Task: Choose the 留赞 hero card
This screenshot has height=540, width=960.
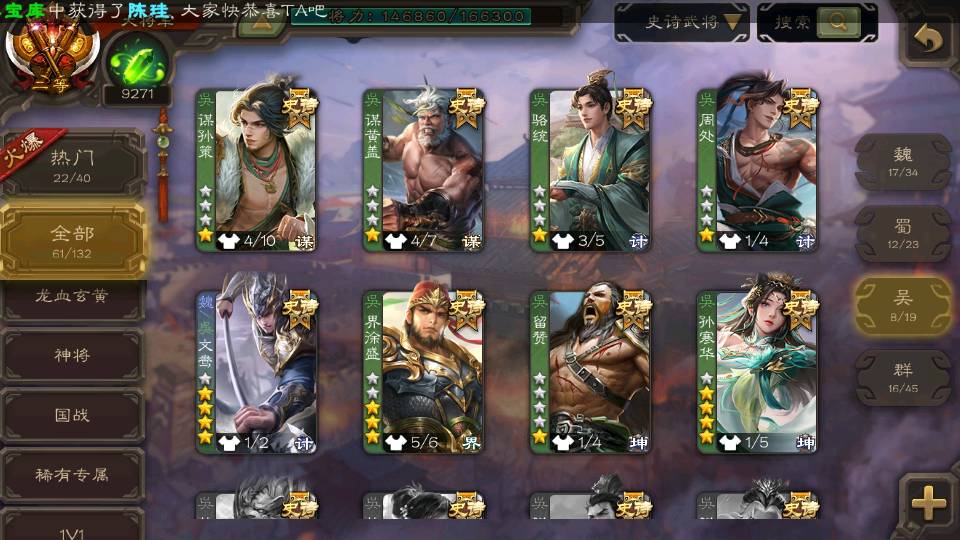Action: pyautogui.click(x=590, y=370)
